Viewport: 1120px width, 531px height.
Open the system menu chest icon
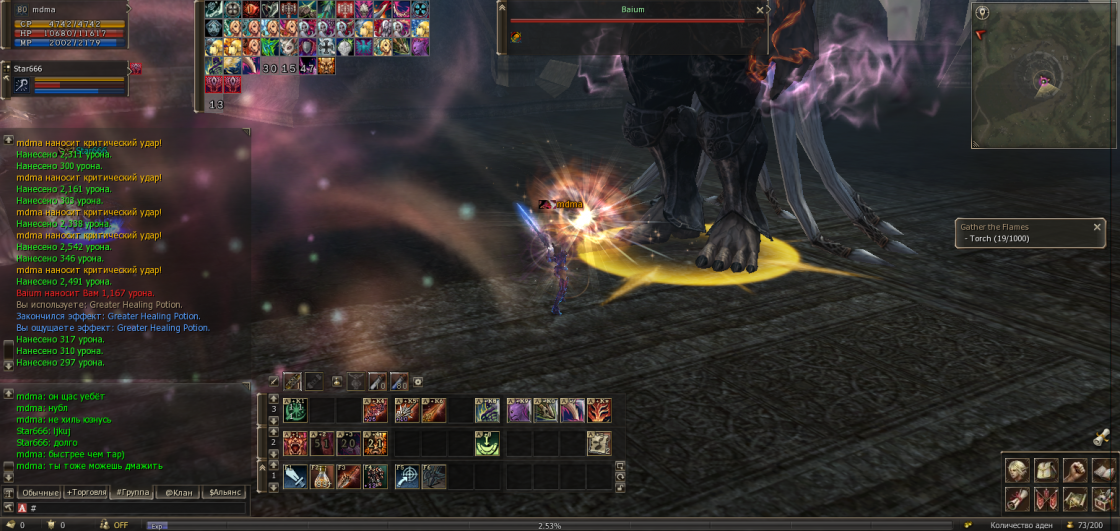tap(1104, 498)
